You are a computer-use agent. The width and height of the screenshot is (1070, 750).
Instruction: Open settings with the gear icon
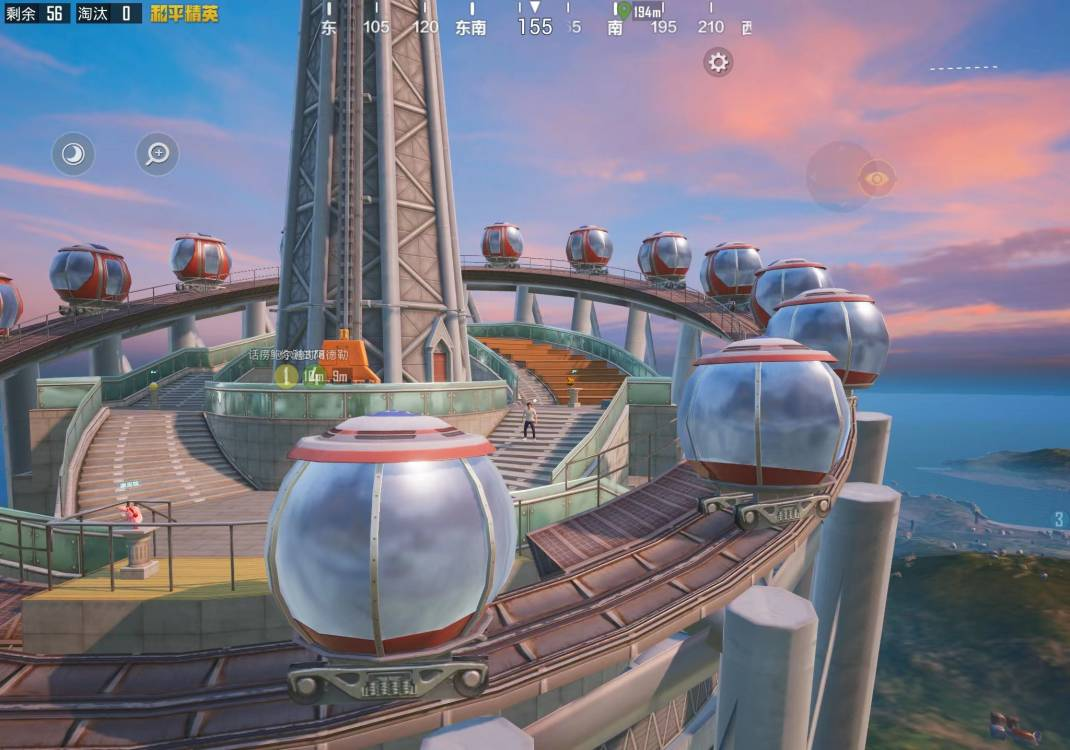coord(718,62)
